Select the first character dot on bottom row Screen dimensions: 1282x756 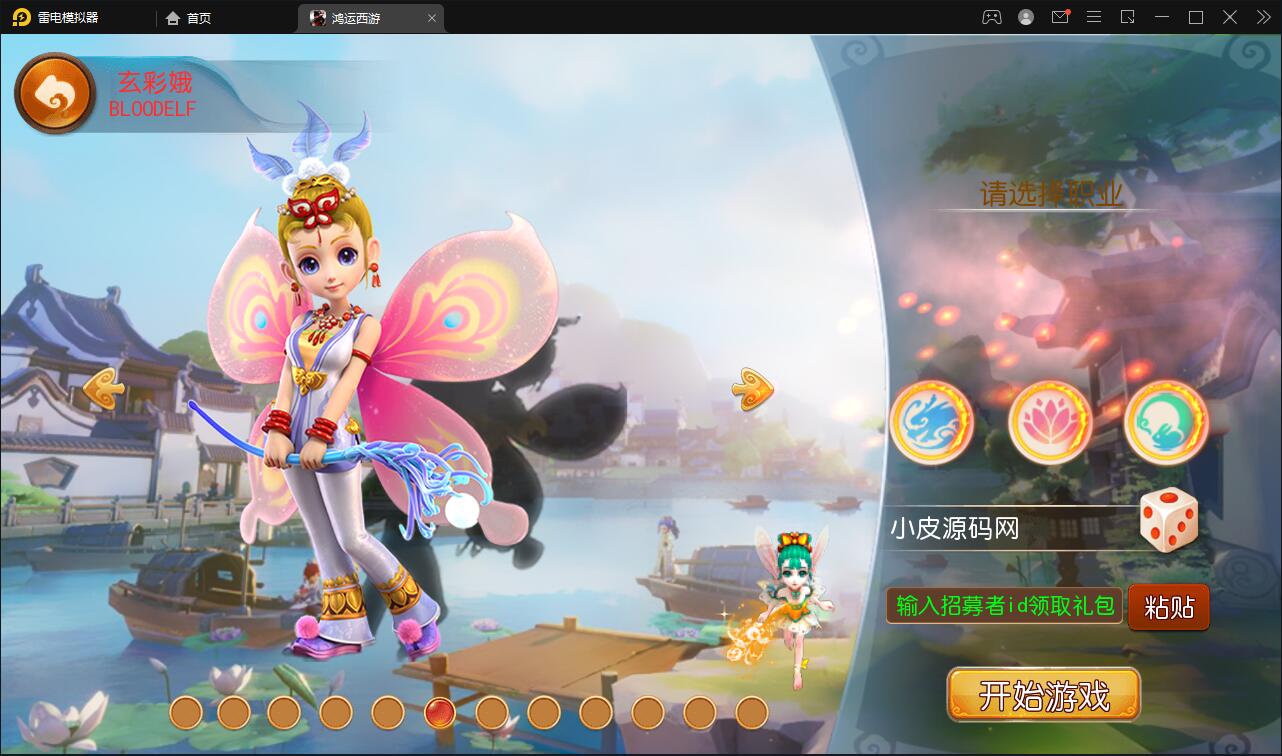pos(185,714)
